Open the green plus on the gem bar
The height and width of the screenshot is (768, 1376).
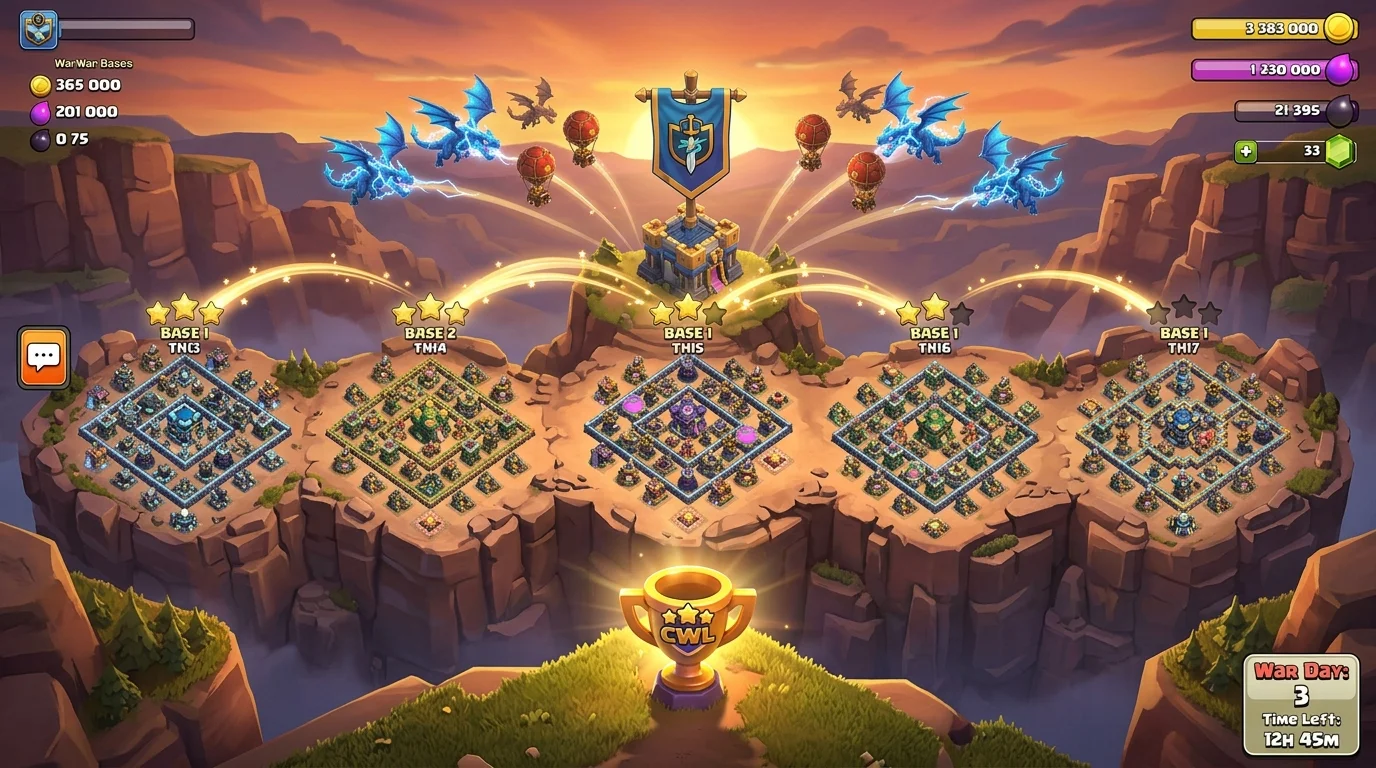pyautogui.click(x=1245, y=152)
